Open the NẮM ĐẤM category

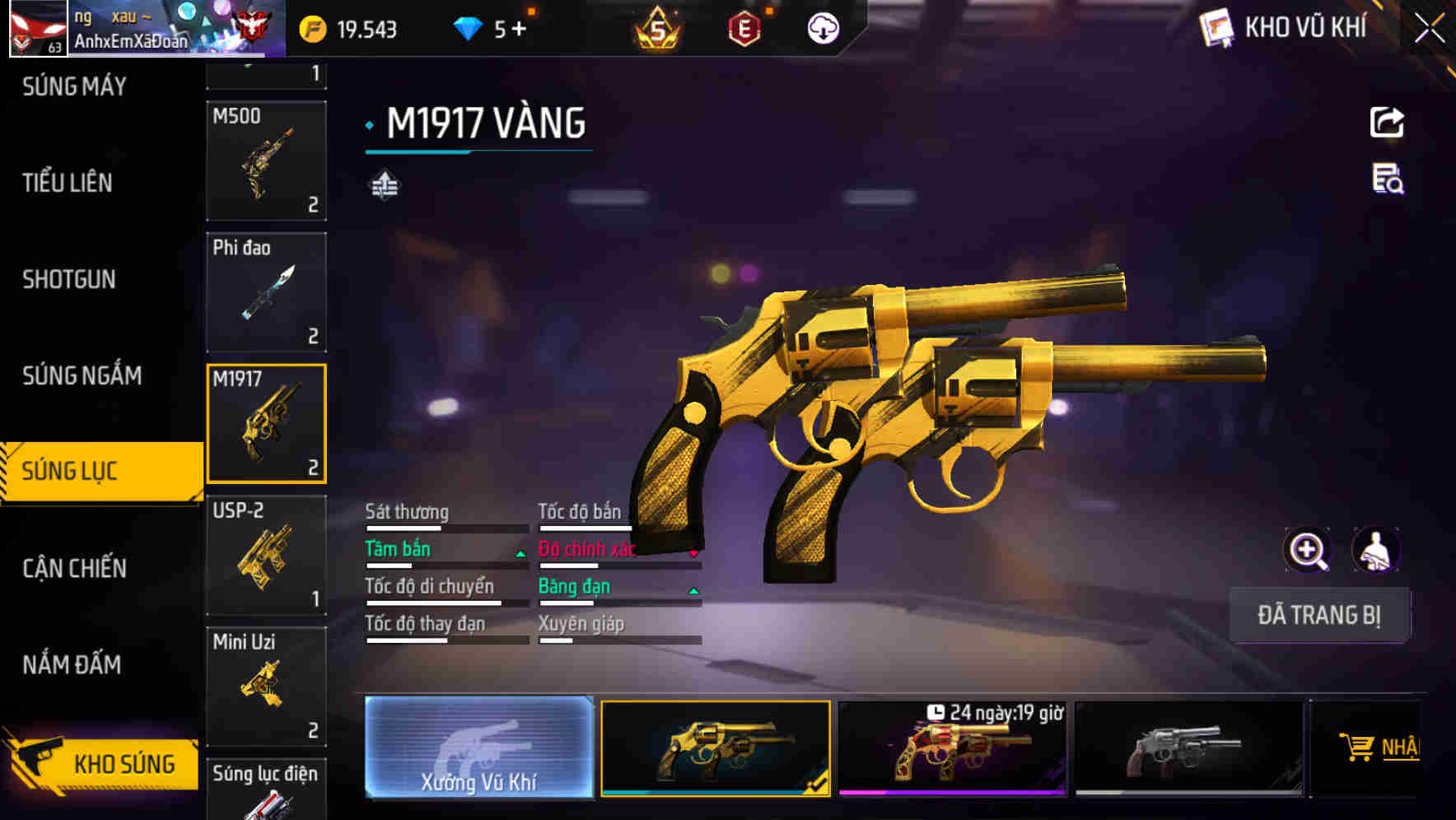click(72, 664)
